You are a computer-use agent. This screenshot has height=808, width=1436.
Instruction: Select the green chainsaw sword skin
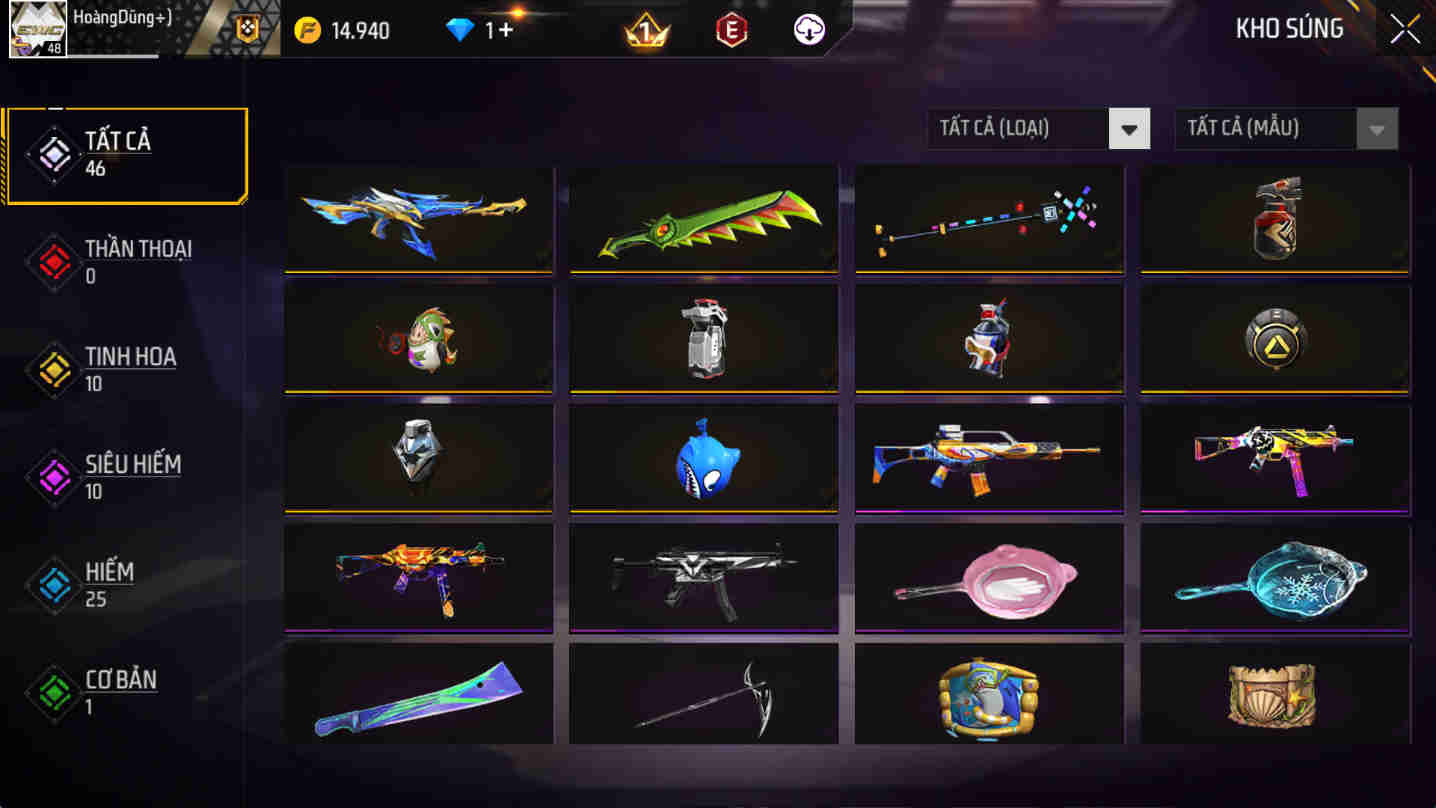click(703, 219)
